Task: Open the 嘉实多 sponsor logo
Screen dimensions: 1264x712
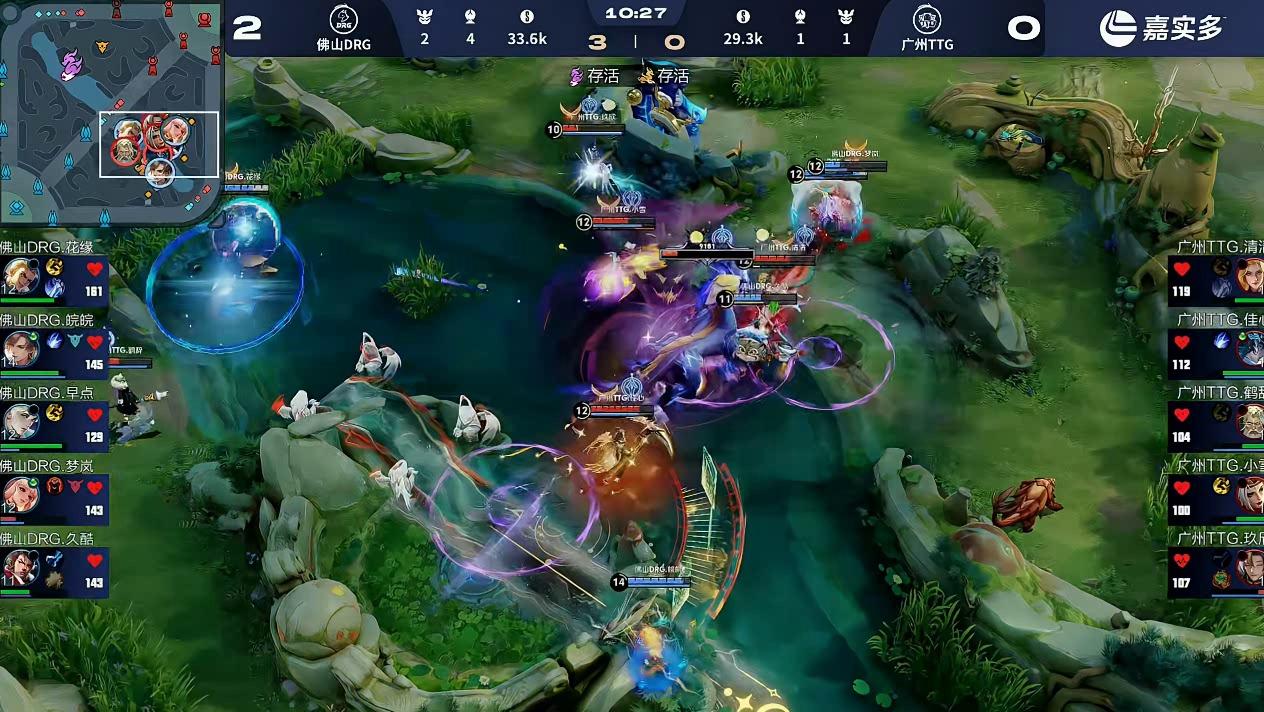Action: coord(1162,28)
